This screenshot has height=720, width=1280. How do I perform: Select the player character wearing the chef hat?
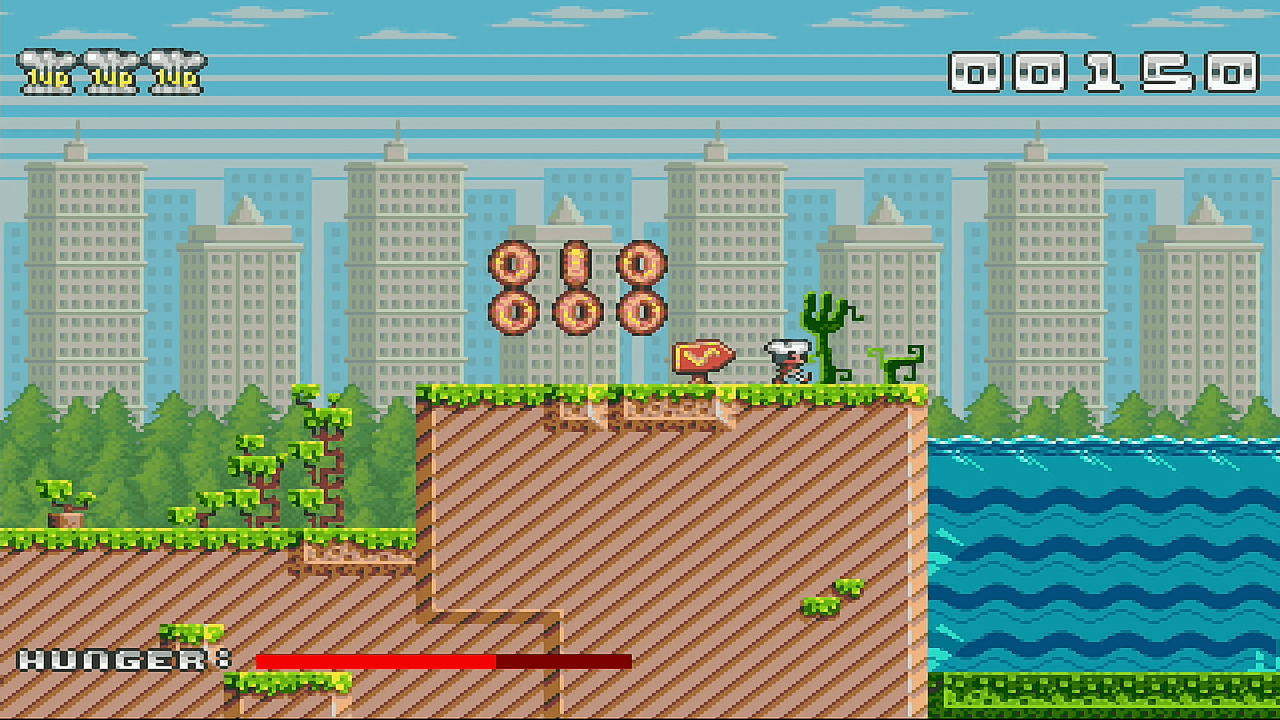[788, 362]
